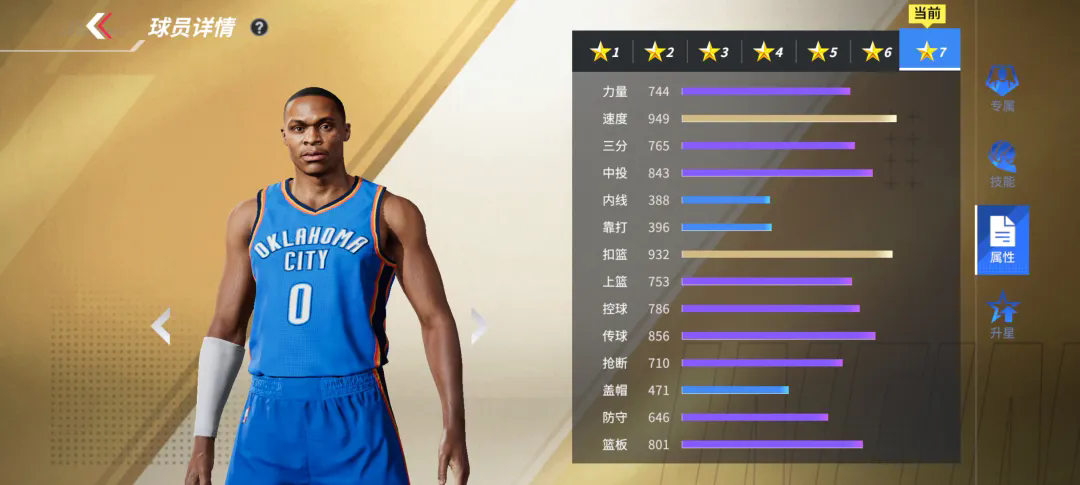Switch to the 1-star attribute tab
Viewport: 1080px width, 485px height.
click(603, 52)
